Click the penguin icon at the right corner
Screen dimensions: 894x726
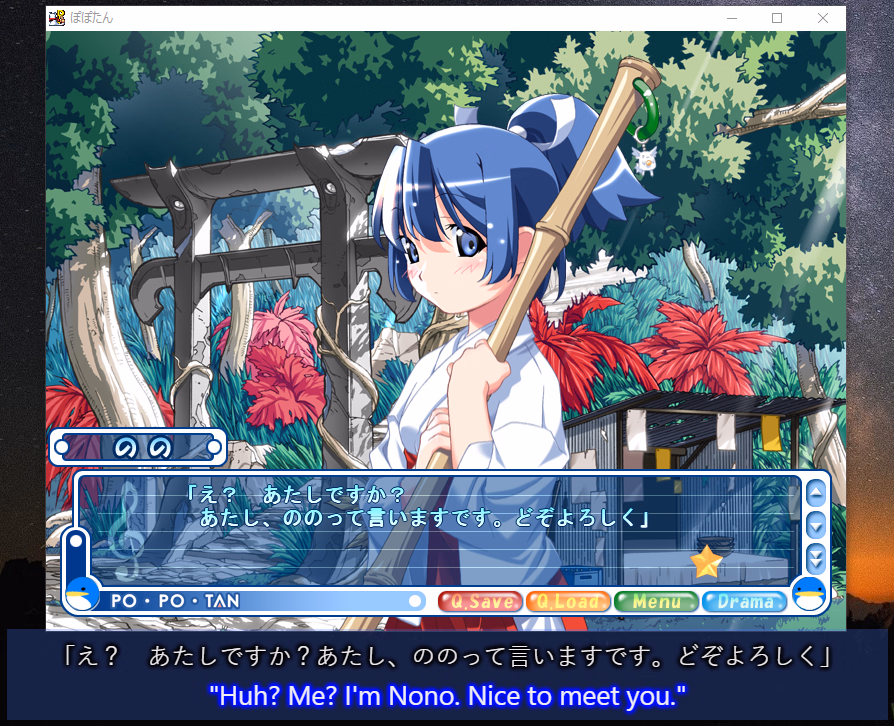[x=808, y=594]
